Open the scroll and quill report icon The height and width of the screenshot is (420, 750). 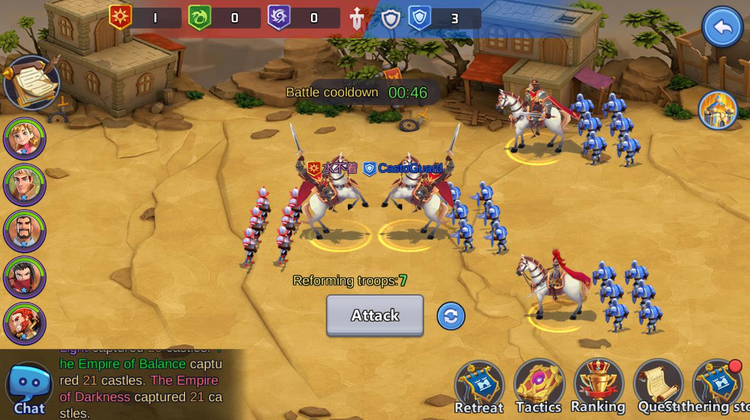[30, 81]
